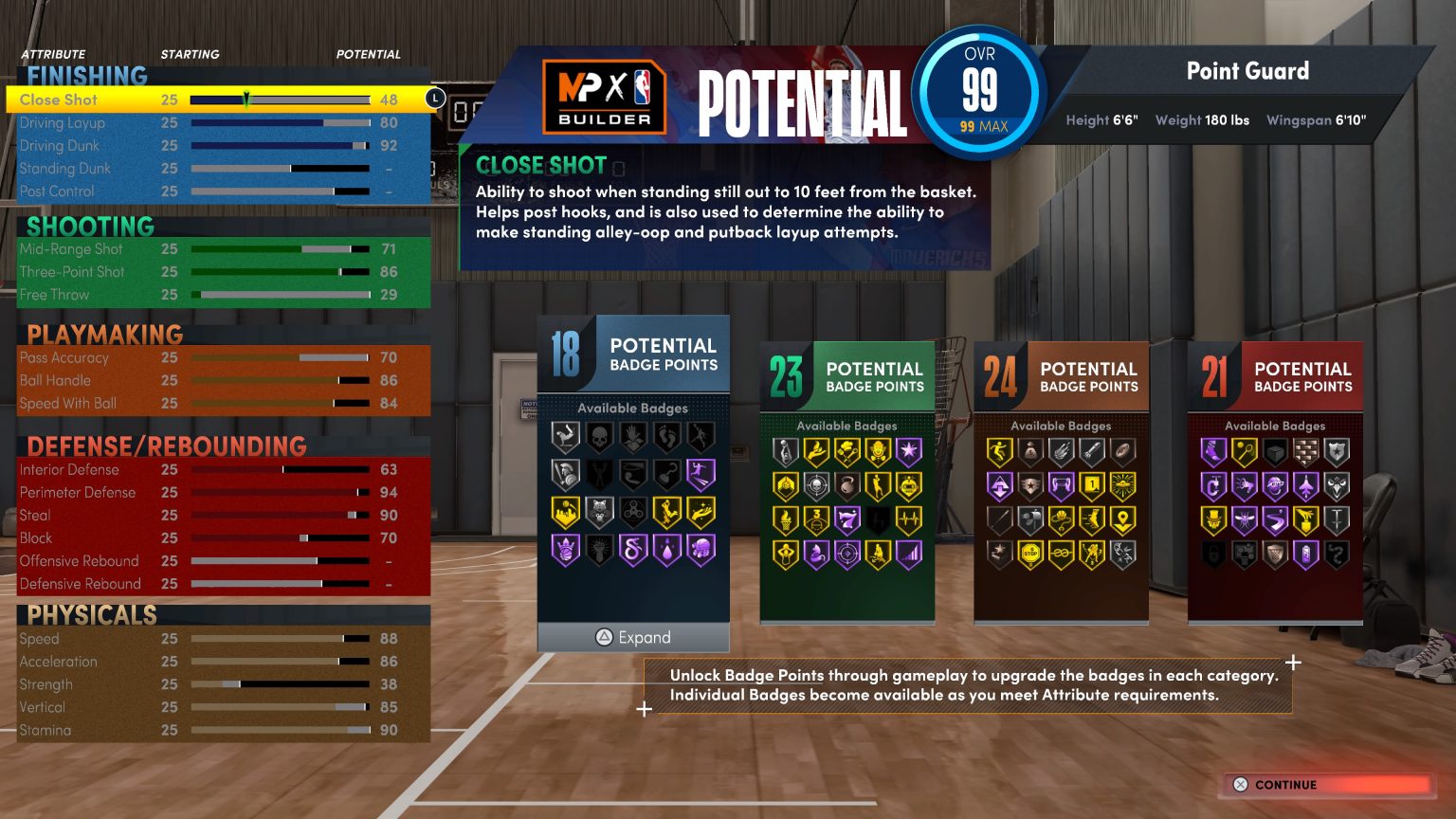This screenshot has width=1456, height=819.
Task: Click the skull badge in Finishing badges
Action: click(599, 436)
